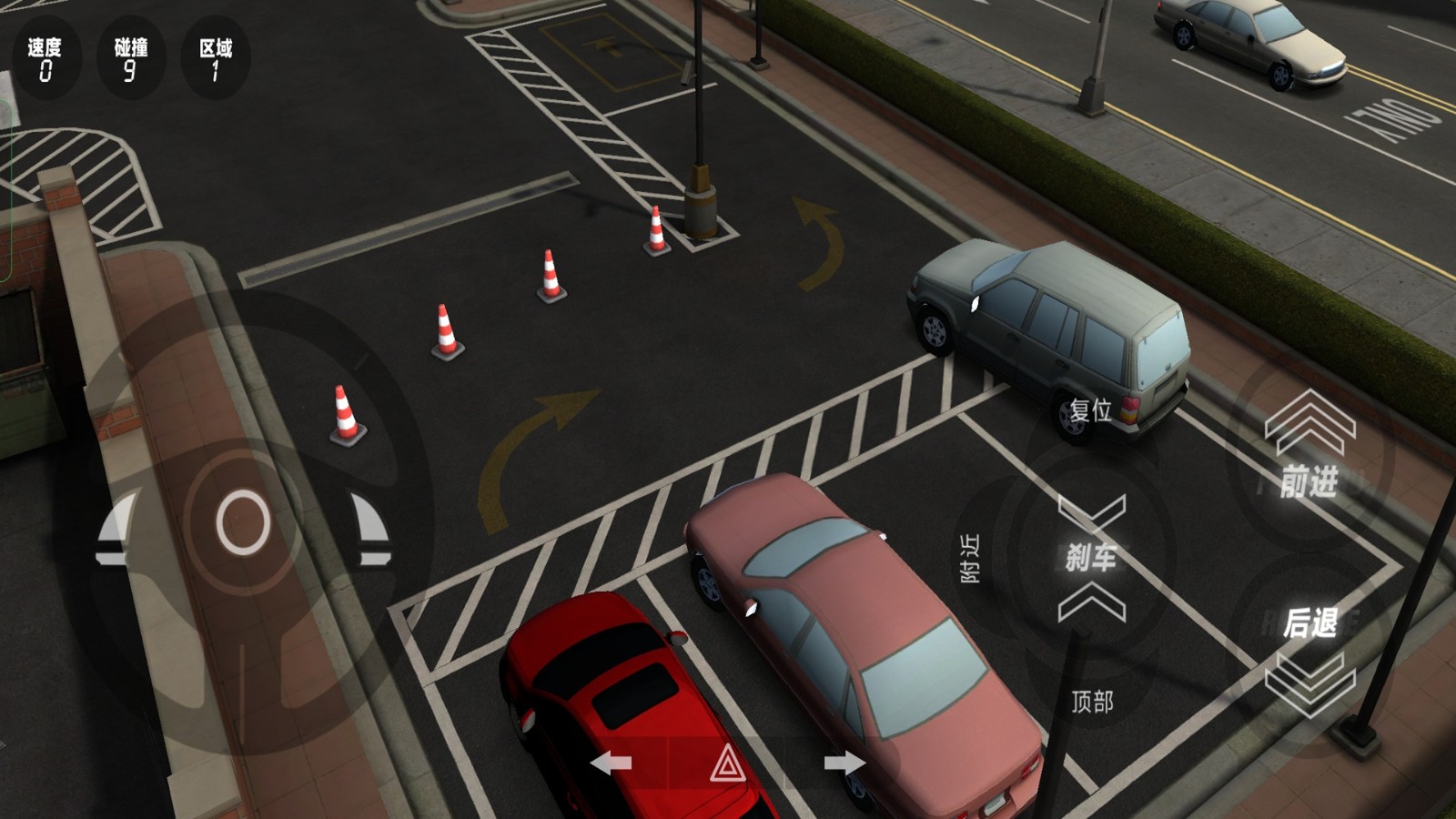Screen dimensions: 1456x819
Task: Enable the right turn signal arrow
Action: click(x=847, y=764)
